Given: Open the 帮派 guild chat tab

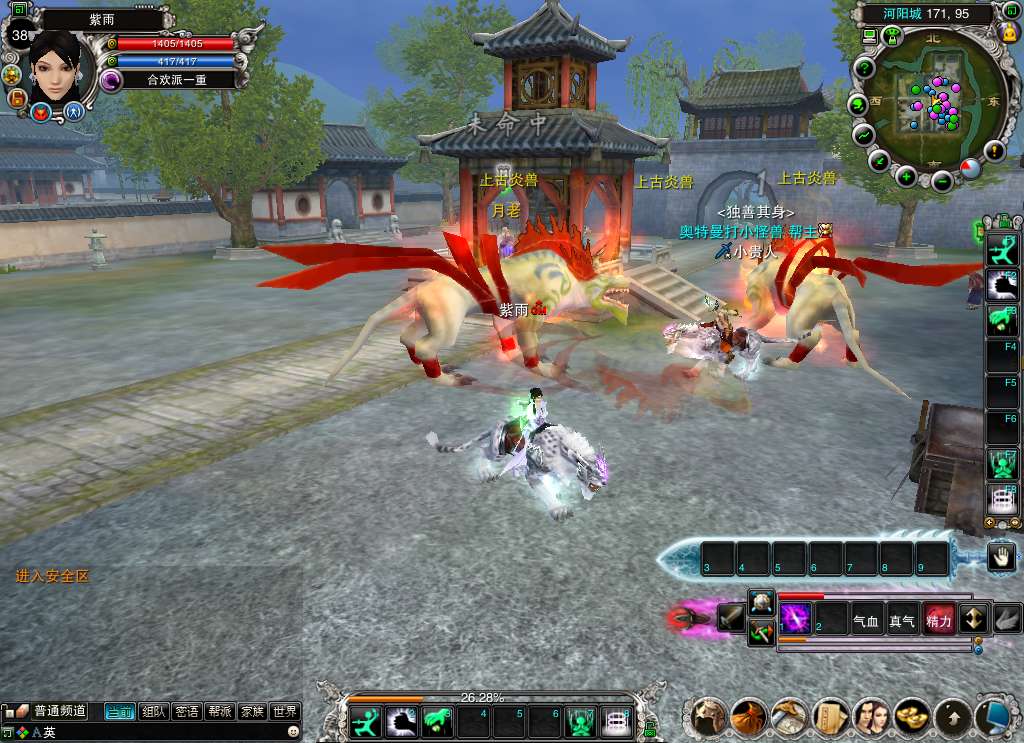Looking at the screenshot, I should (219, 712).
